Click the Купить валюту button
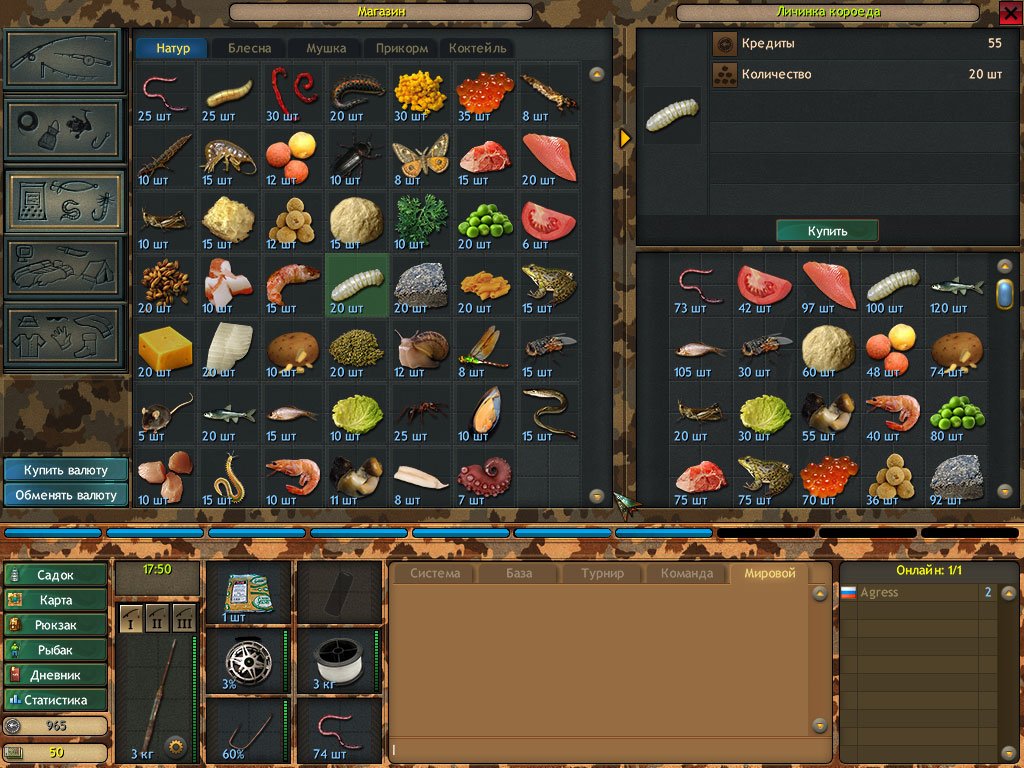Screen dimensions: 1024x768 [66, 470]
